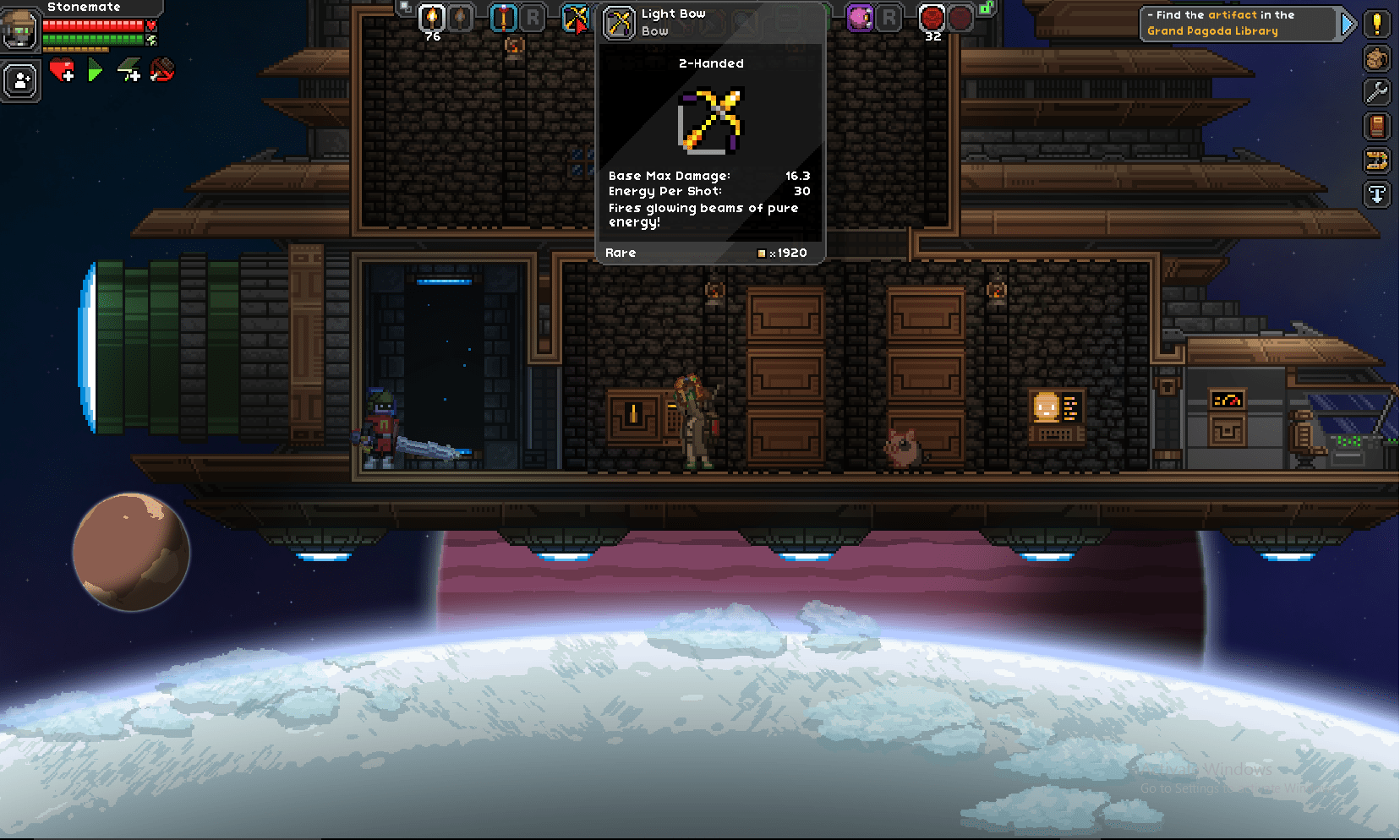Click the green energy bar

pos(93,39)
